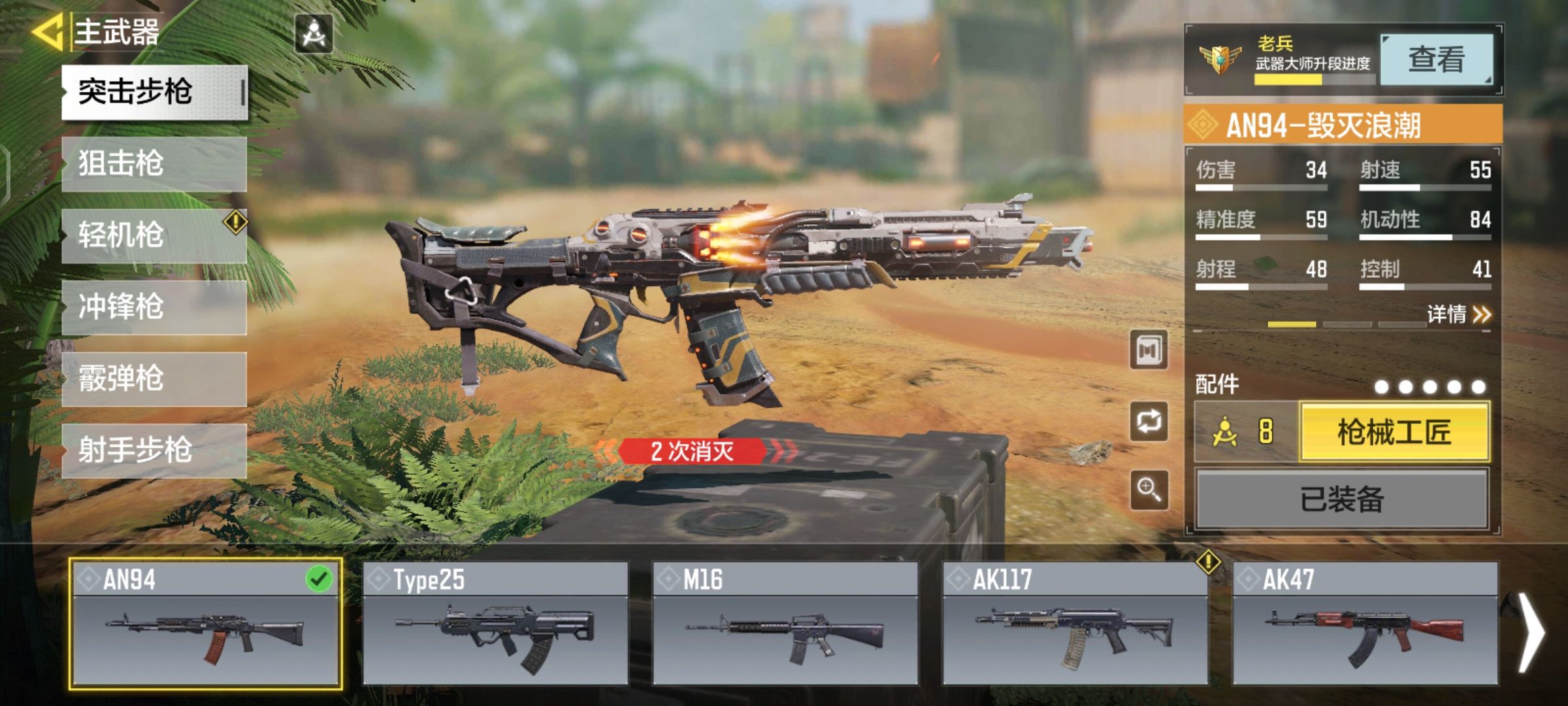
Task: Show the 霰弹枪 weapons list
Action: point(154,379)
